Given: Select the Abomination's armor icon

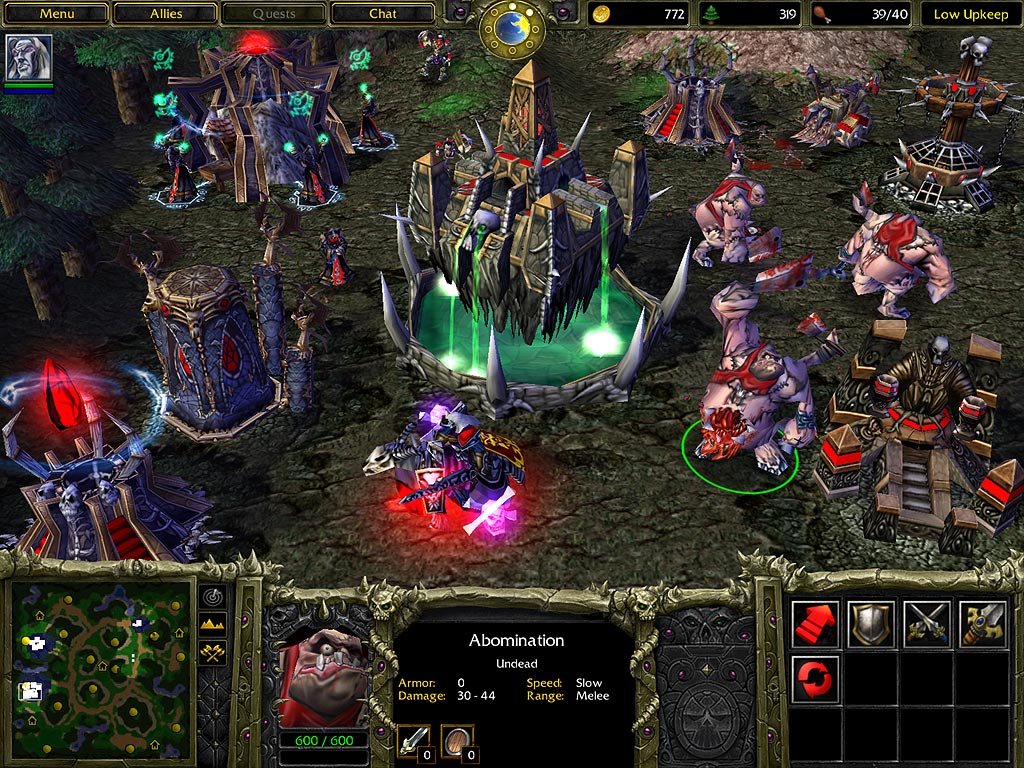Looking at the screenshot, I should [456, 741].
